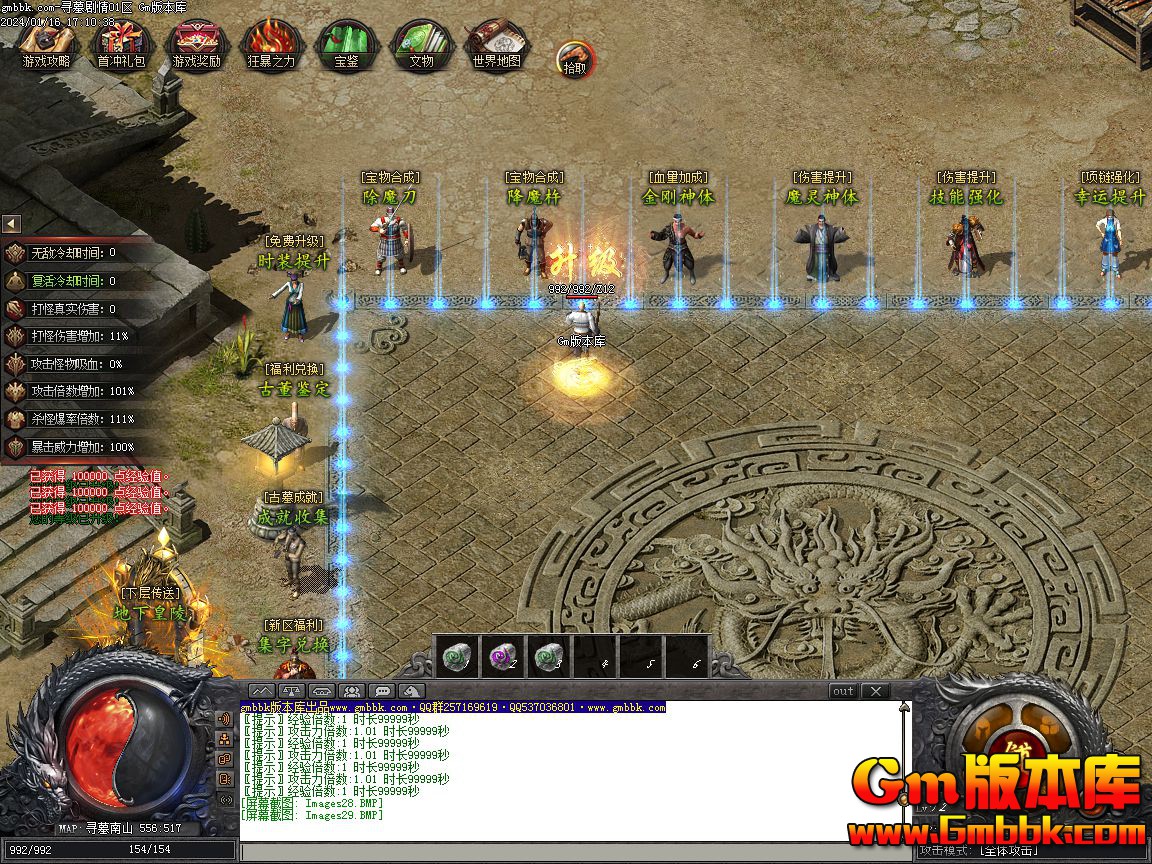
Task: Open the 游戏攻略 game guide
Action: [x=47, y=45]
